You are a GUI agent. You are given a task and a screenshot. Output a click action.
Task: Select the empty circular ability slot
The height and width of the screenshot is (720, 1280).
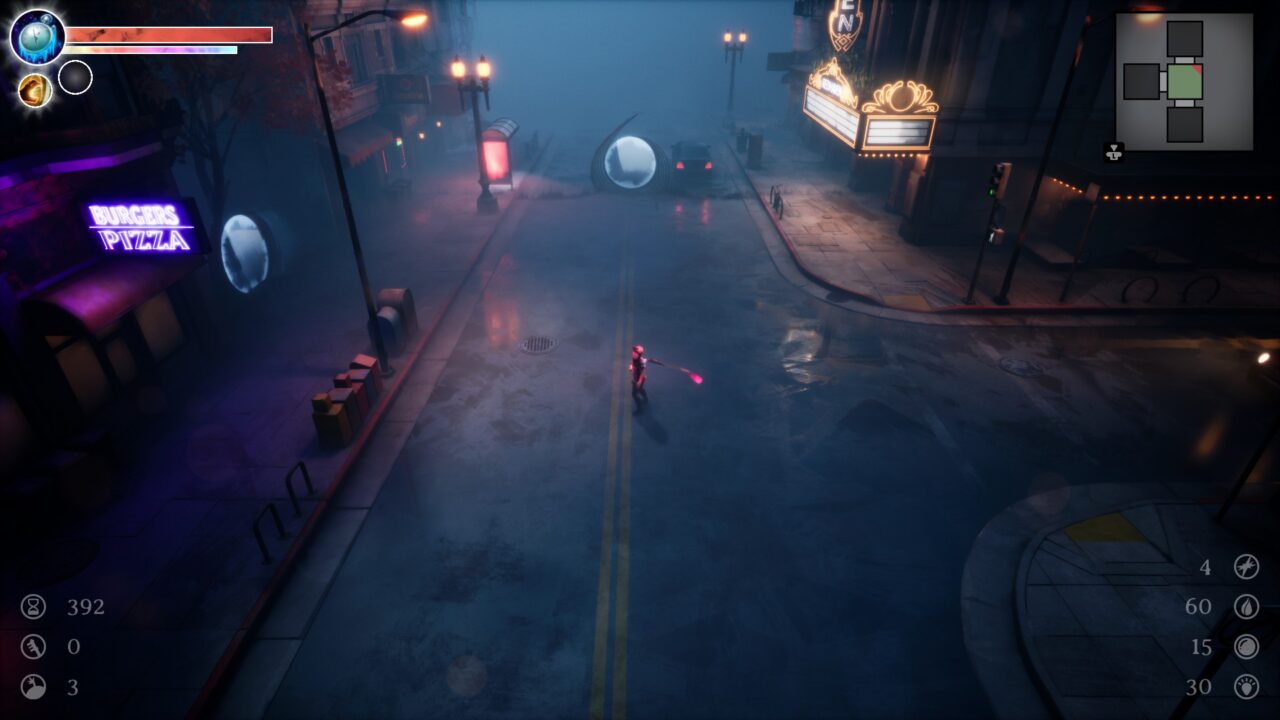[x=75, y=77]
